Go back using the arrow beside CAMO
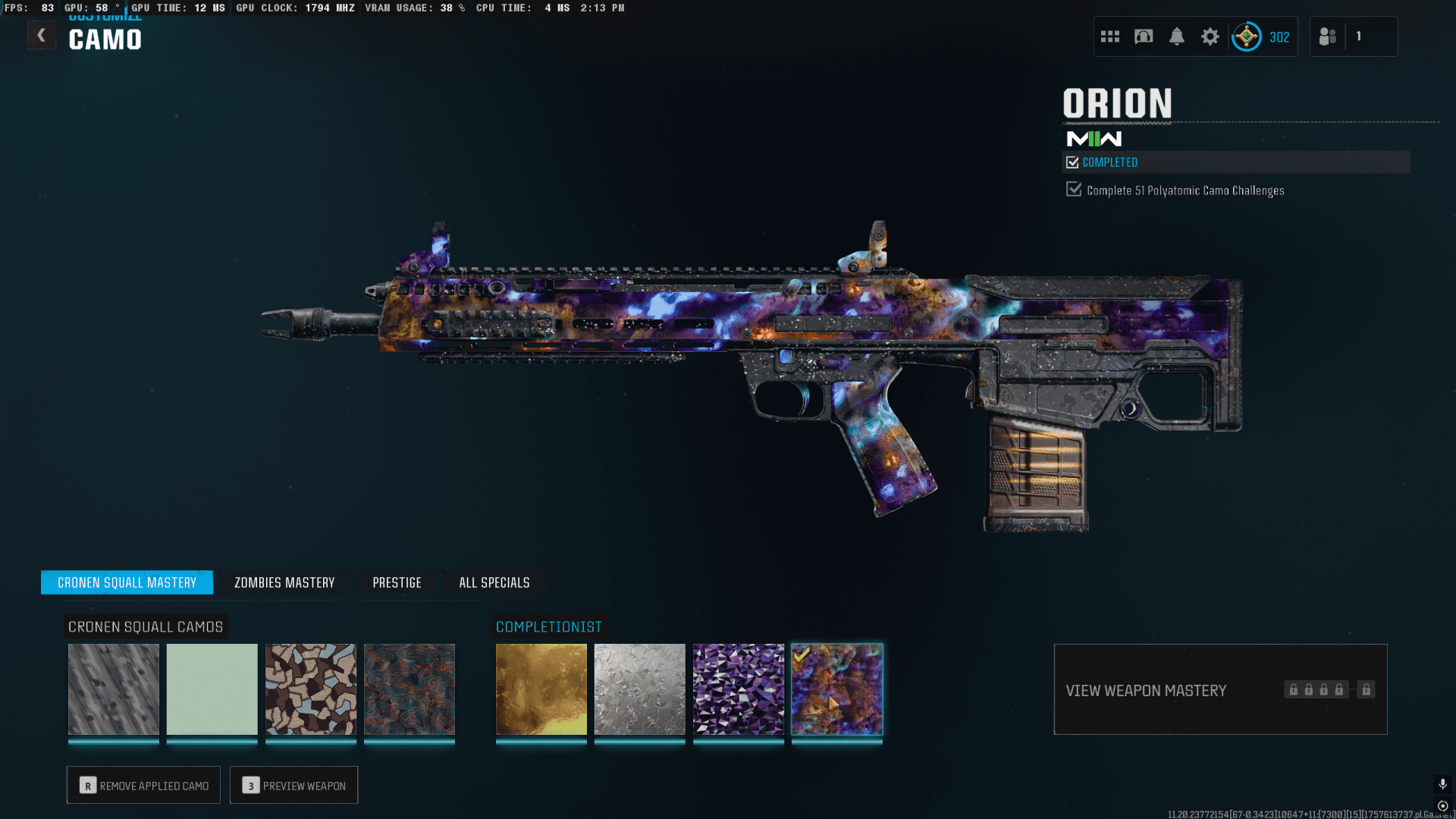 tap(42, 36)
